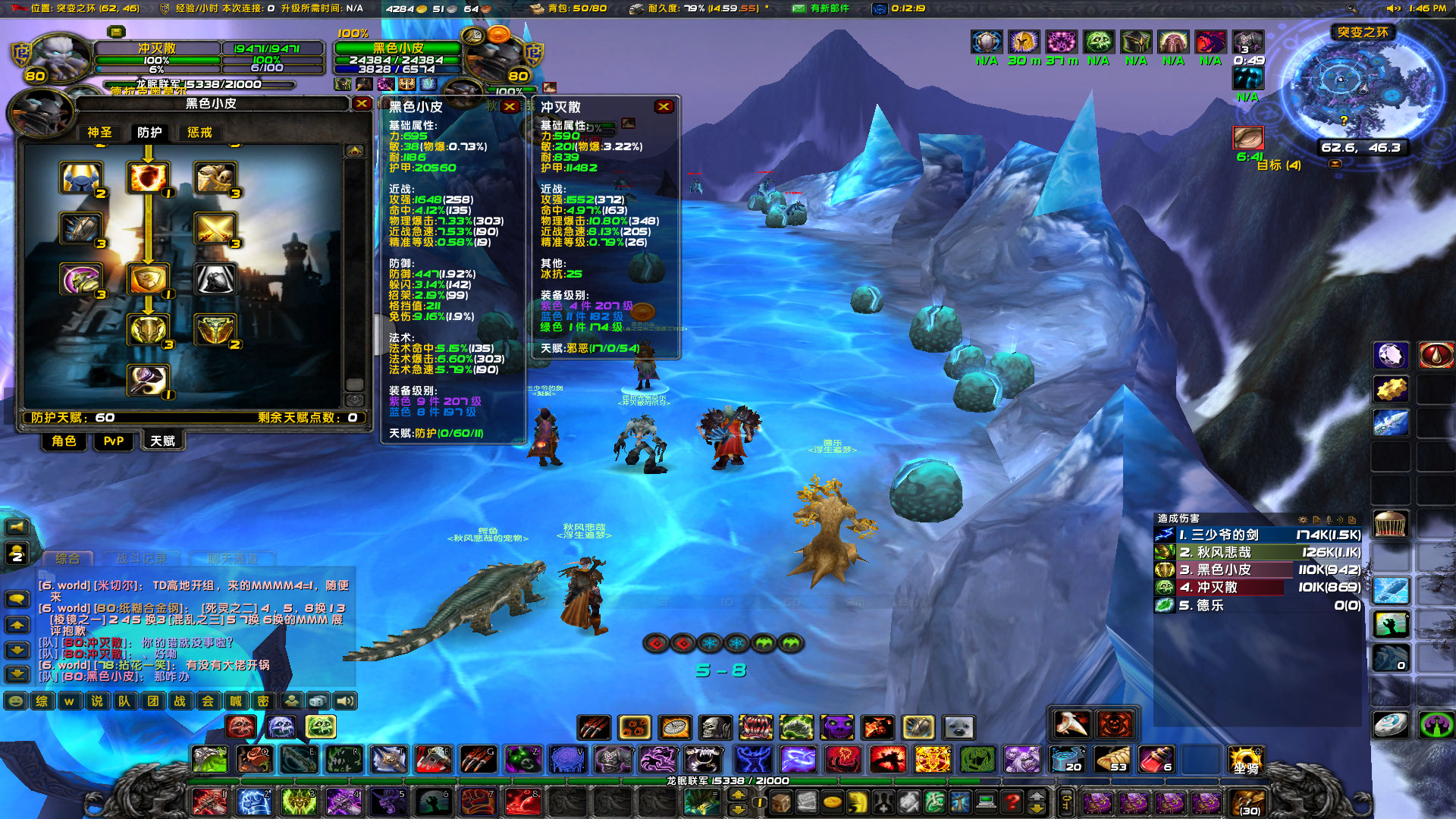
Task: Click the 龙眠联军 reputation progress bar
Action: [728, 781]
